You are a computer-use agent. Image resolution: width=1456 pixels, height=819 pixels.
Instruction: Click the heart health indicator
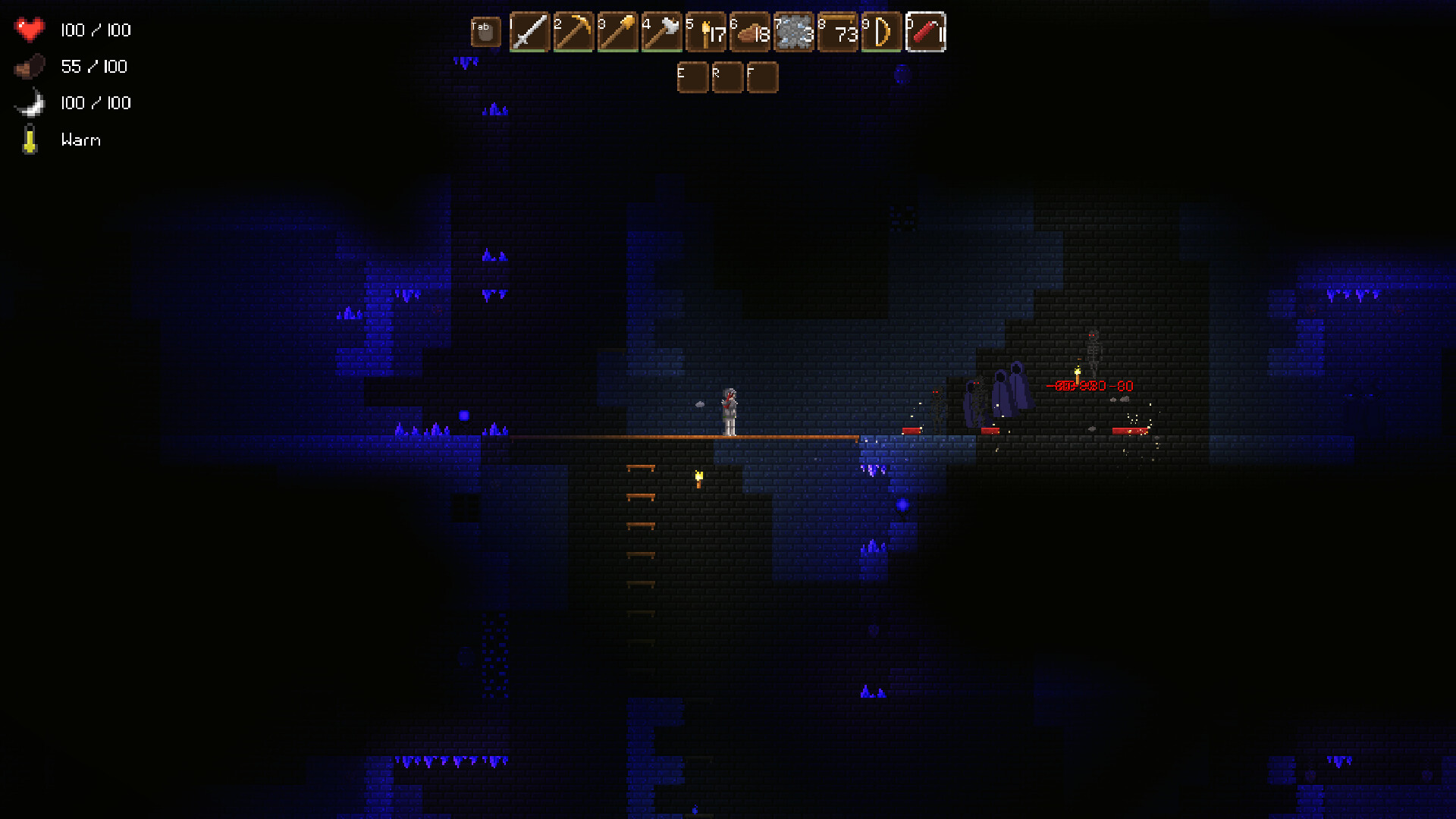tap(30, 30)
